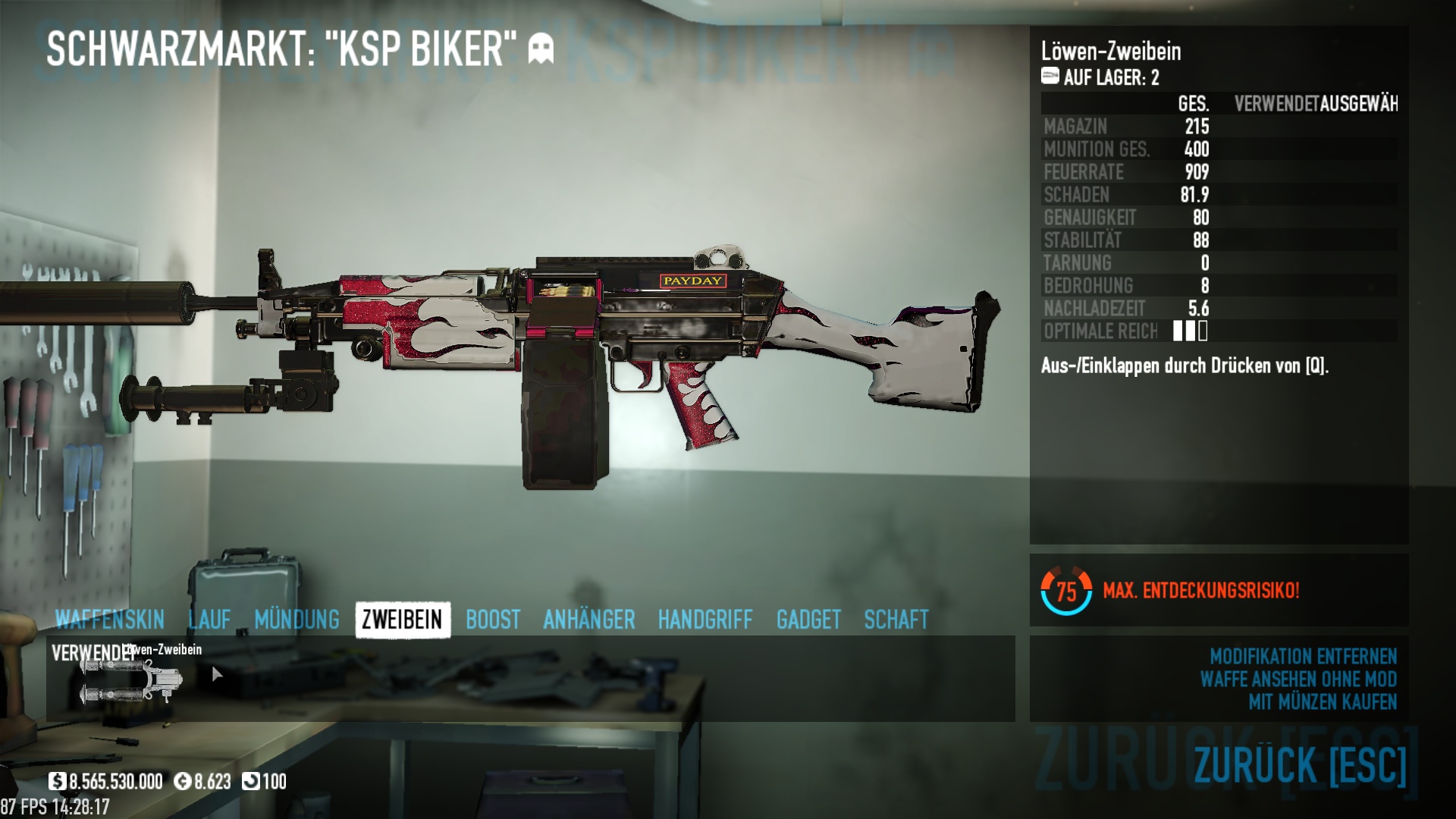Select the Mündung tab
Image resolution: width=1456 pixels, height=819 pixels.
[297, 620]
